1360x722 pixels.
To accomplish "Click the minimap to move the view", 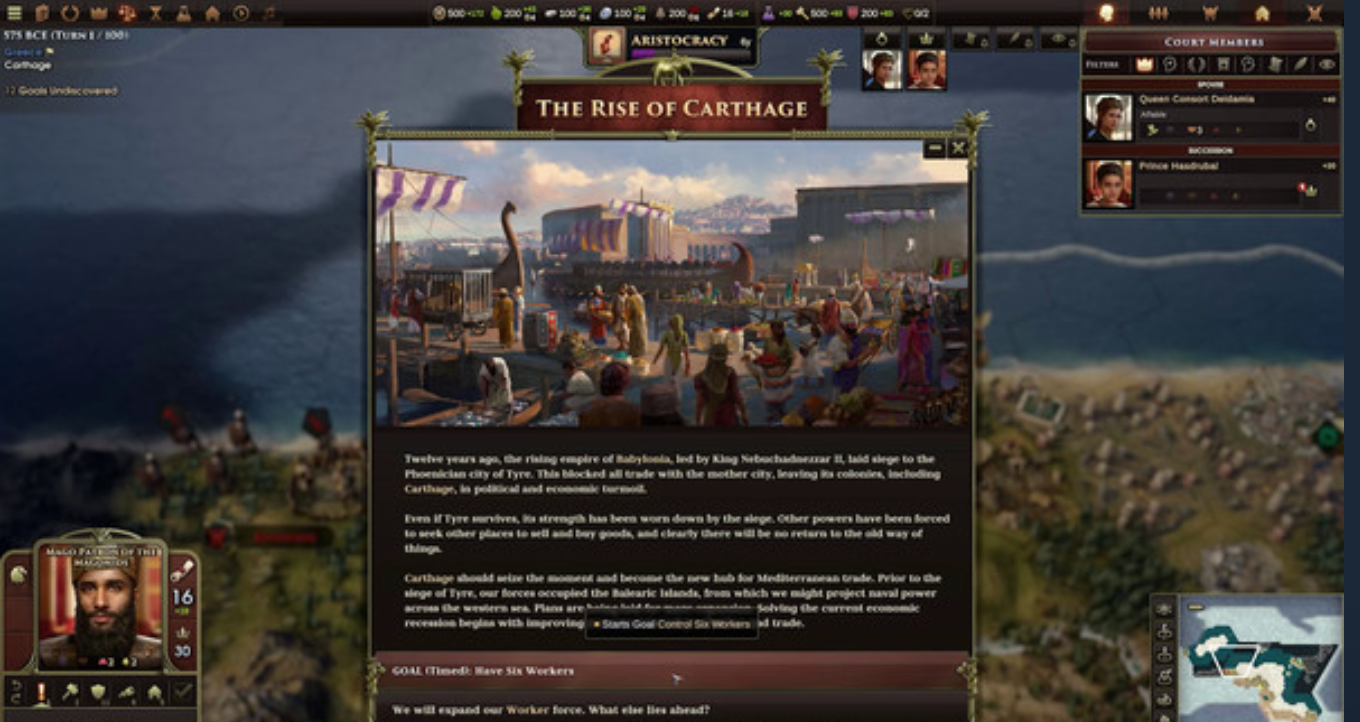I will pyautogui.click(x=1262, y=658).
